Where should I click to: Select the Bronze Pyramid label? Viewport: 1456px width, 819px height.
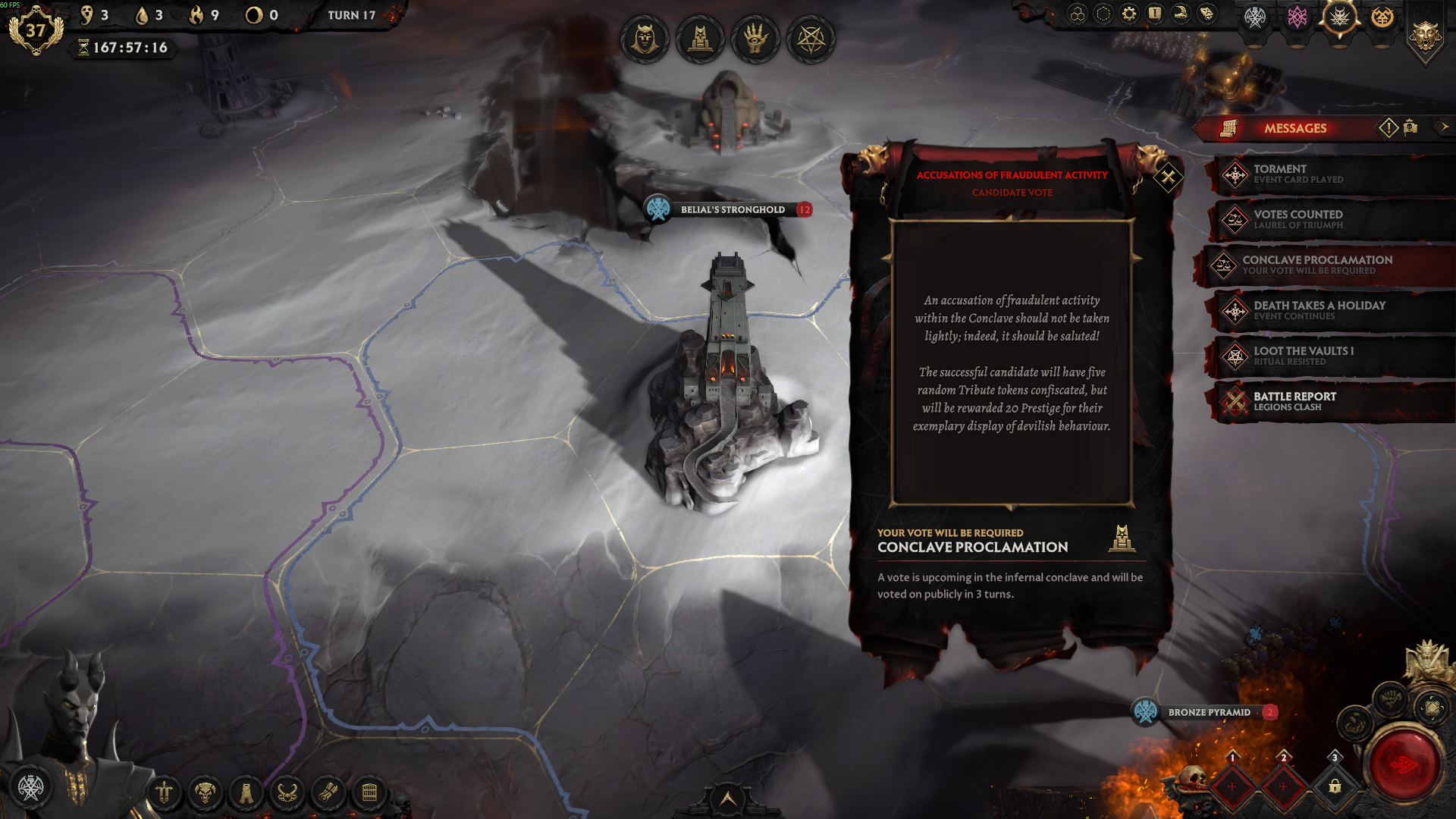pos(1209,712)
